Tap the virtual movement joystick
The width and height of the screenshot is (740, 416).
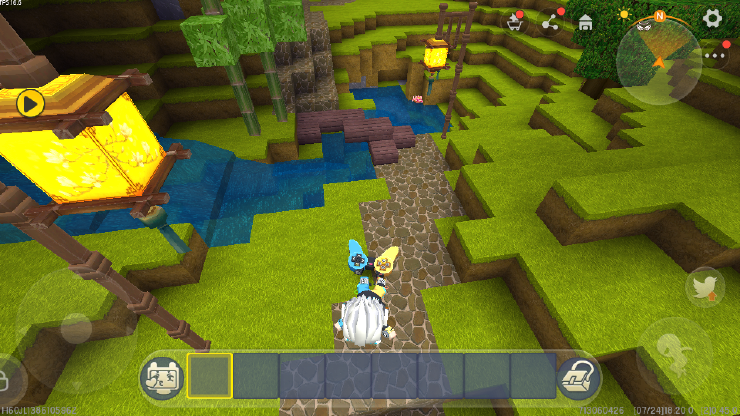[76, 327]
